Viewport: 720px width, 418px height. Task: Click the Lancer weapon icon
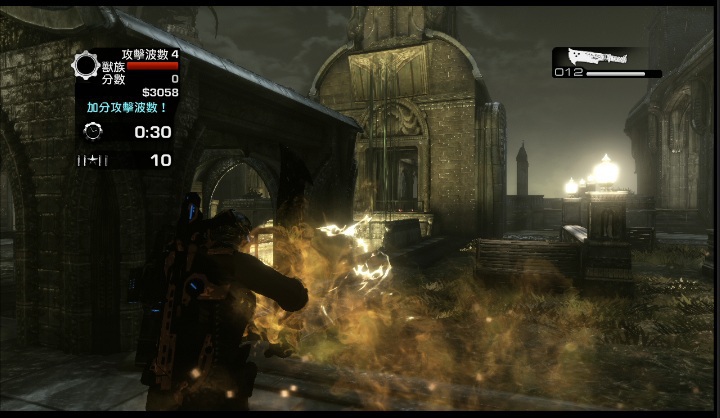point(596,57)
